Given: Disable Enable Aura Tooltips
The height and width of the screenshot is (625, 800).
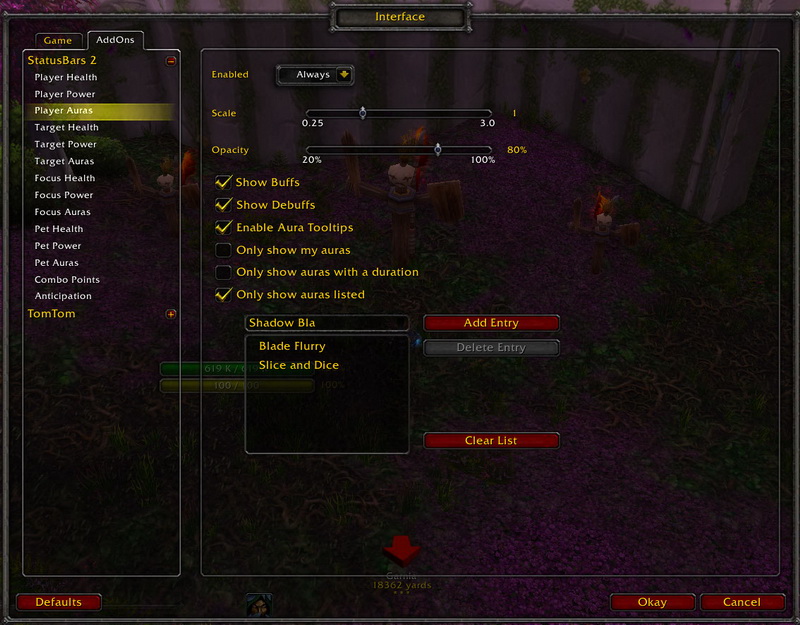Looking at the screenshot, I should pyautogui.click(x=223, y=227).
